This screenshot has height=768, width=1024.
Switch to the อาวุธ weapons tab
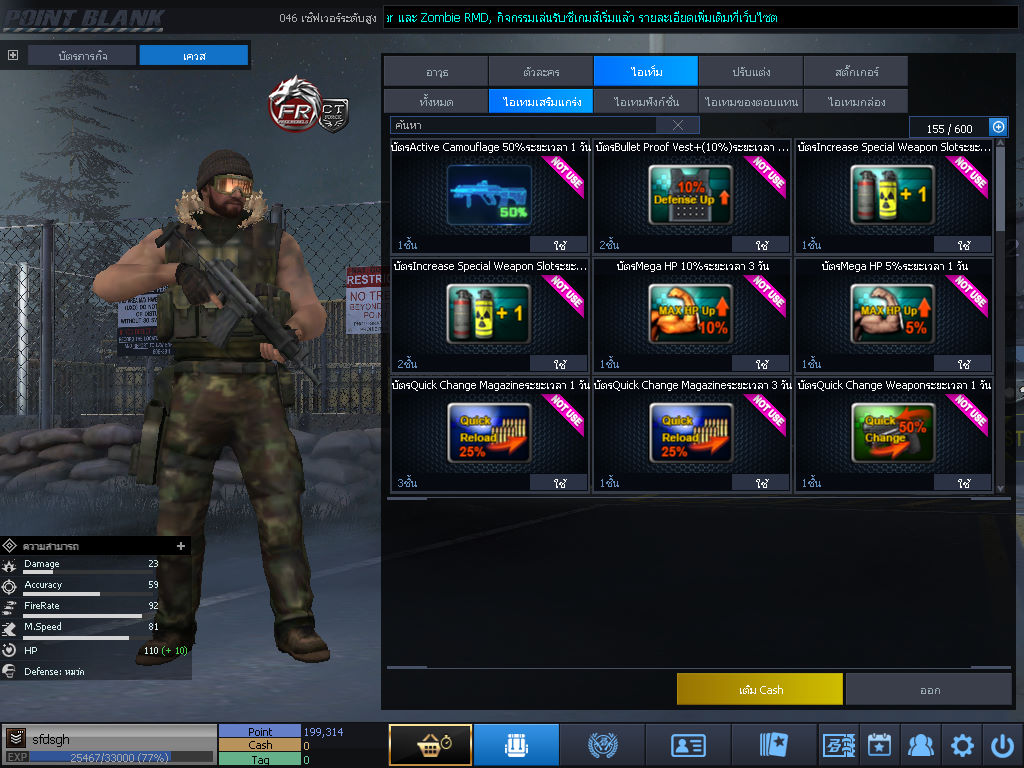click(435, 72)
